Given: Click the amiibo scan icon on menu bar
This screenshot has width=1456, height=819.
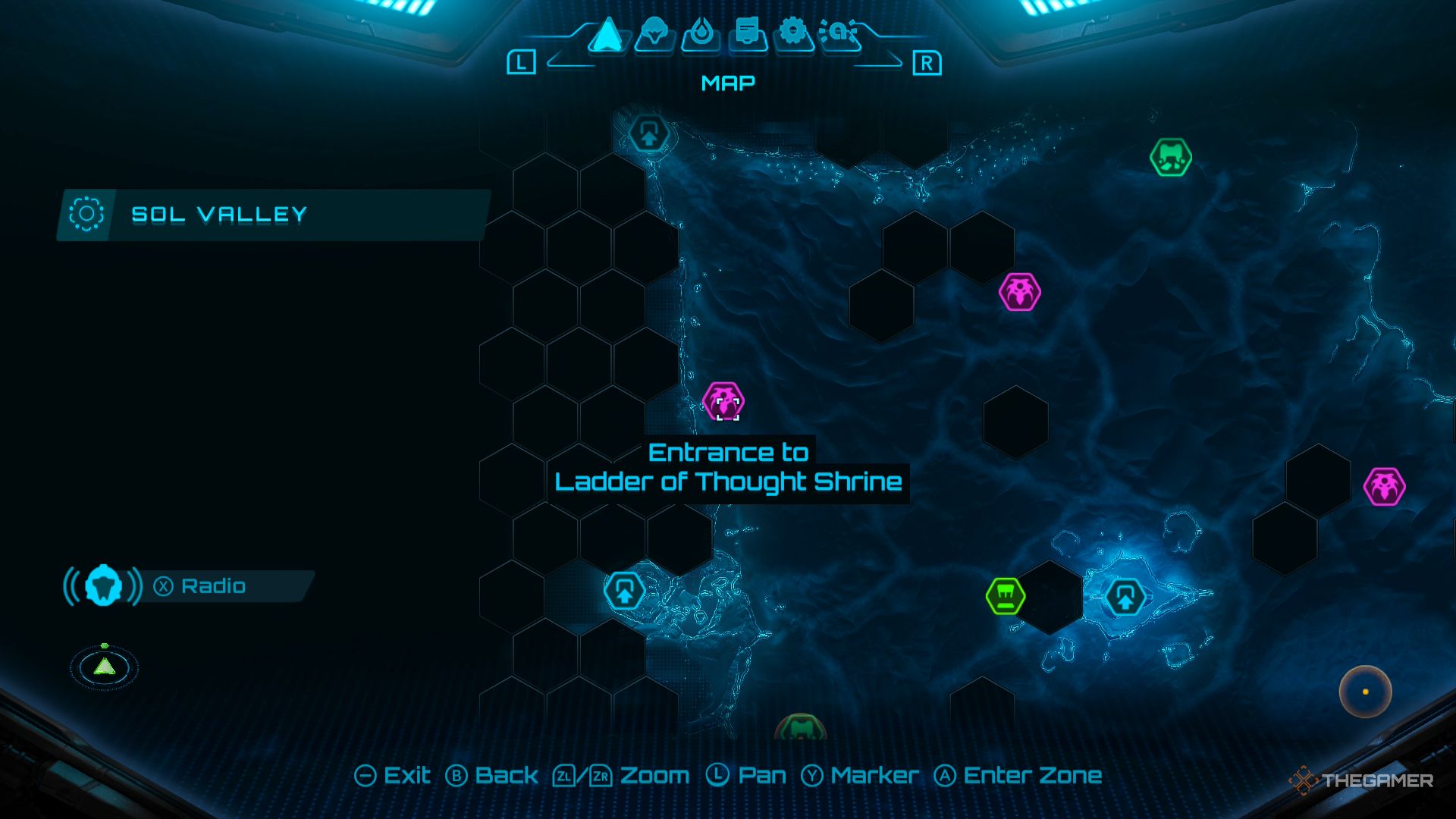Looking at the screenshot, I should 838,33.
